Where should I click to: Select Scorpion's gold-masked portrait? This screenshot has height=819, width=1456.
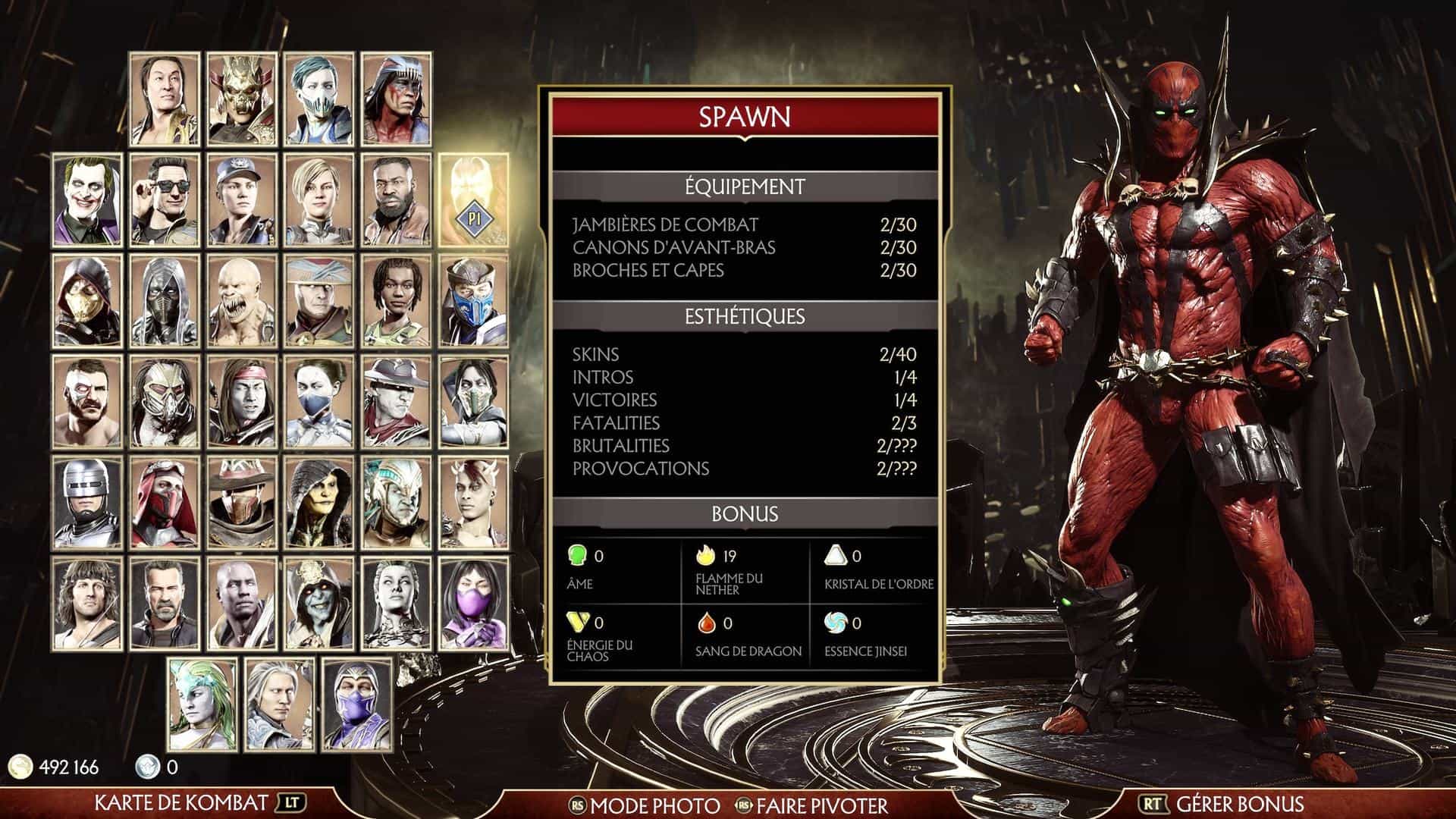[87, 301]
